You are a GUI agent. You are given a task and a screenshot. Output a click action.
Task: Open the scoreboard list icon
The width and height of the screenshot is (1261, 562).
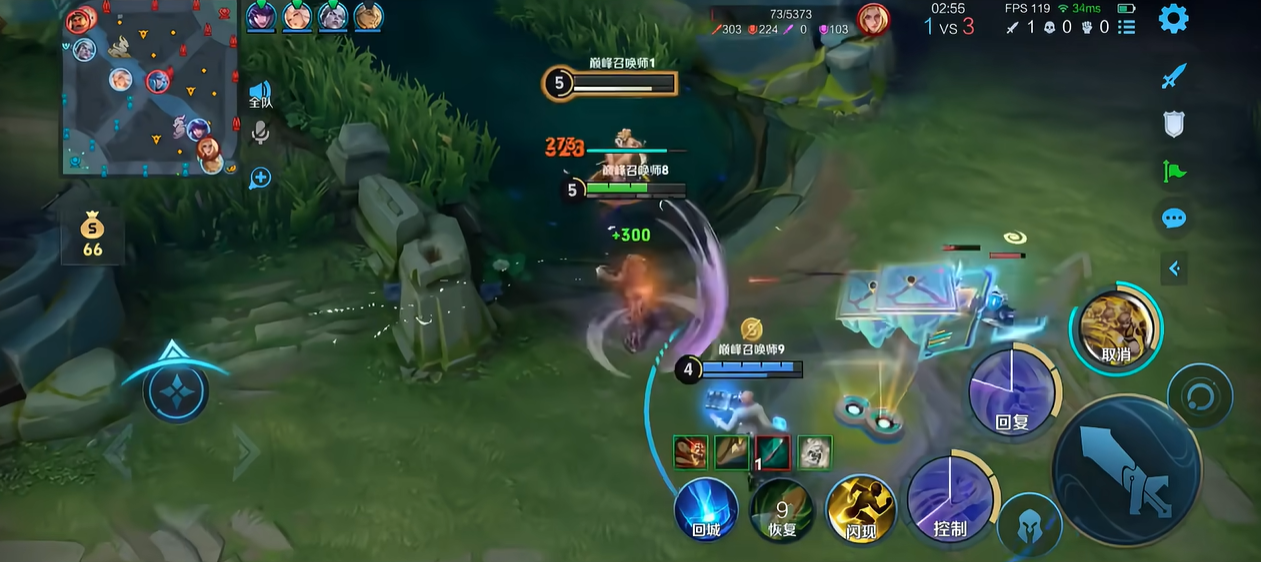point(1127,27)
